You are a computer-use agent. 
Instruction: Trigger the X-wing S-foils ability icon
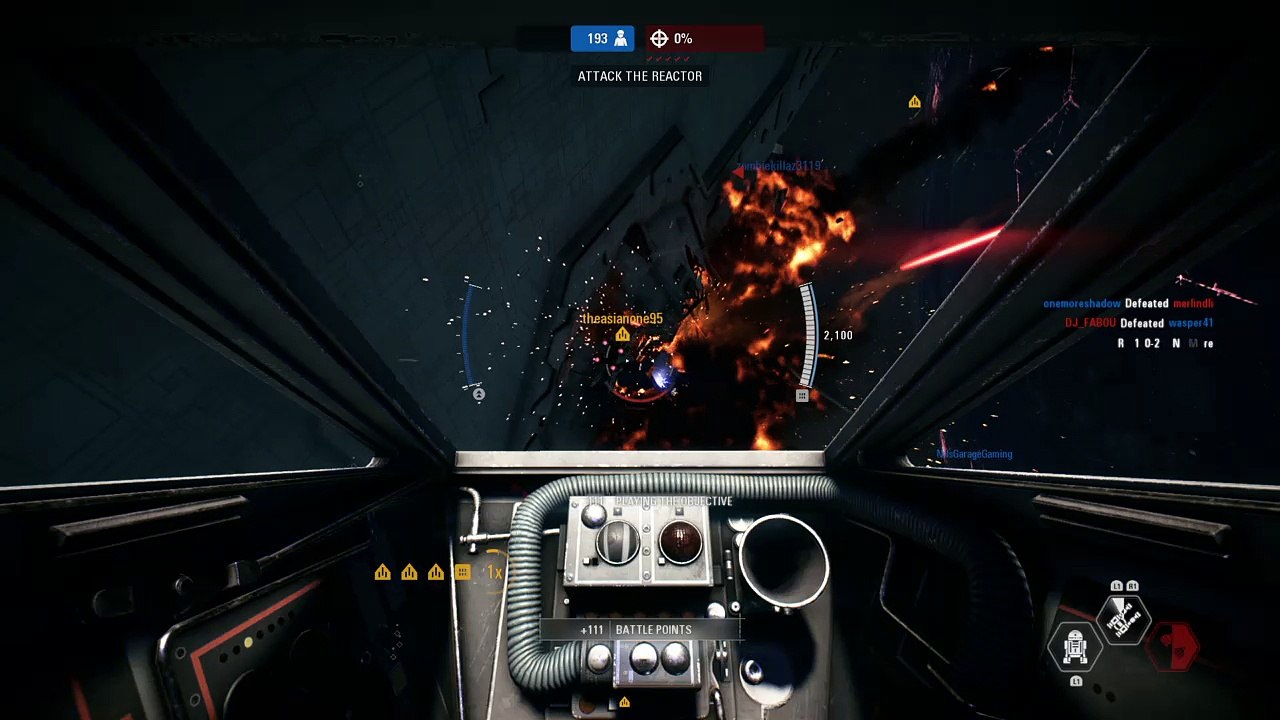[x=1124, y=621]
